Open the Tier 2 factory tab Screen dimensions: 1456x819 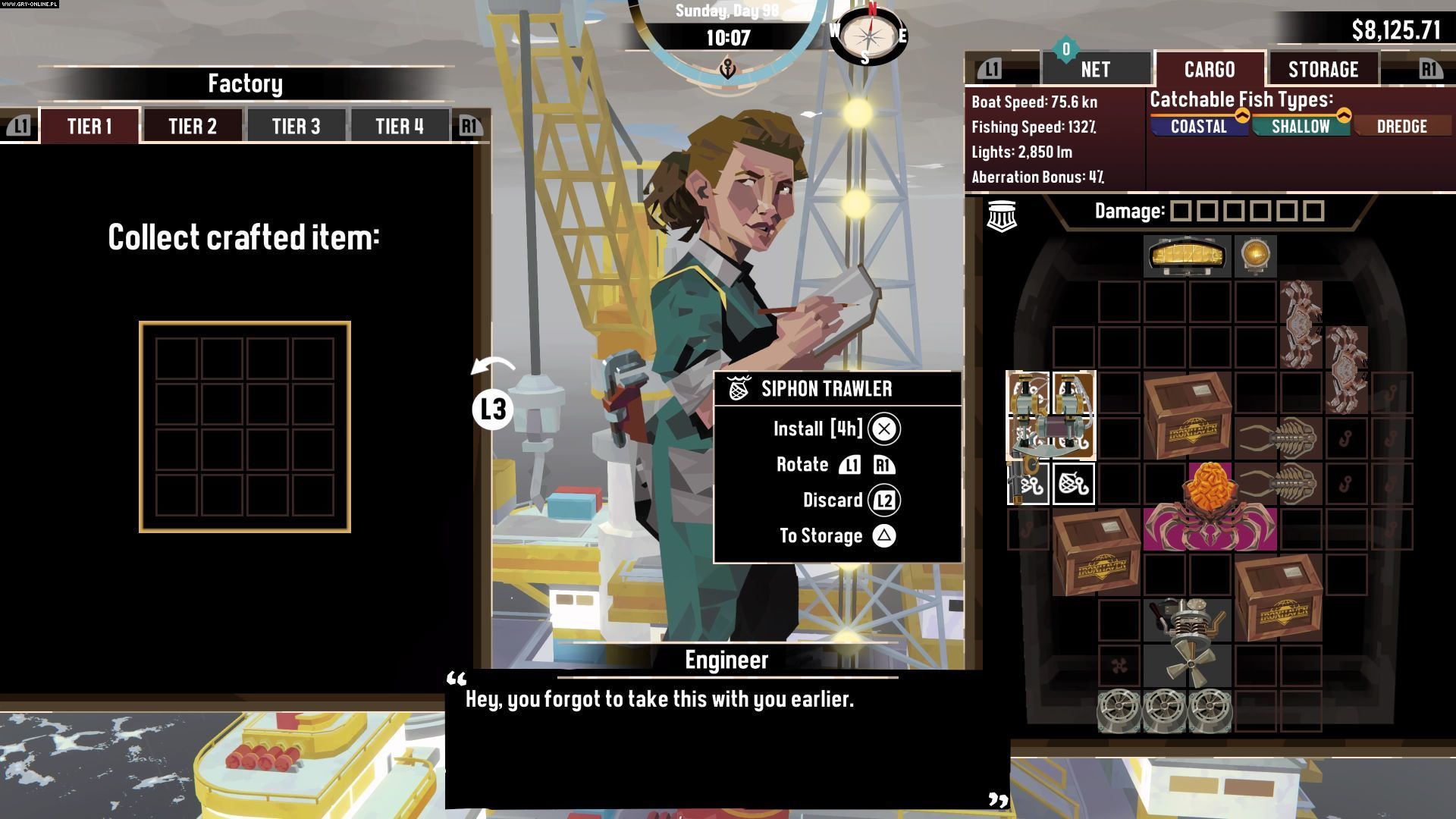[193, 126]
